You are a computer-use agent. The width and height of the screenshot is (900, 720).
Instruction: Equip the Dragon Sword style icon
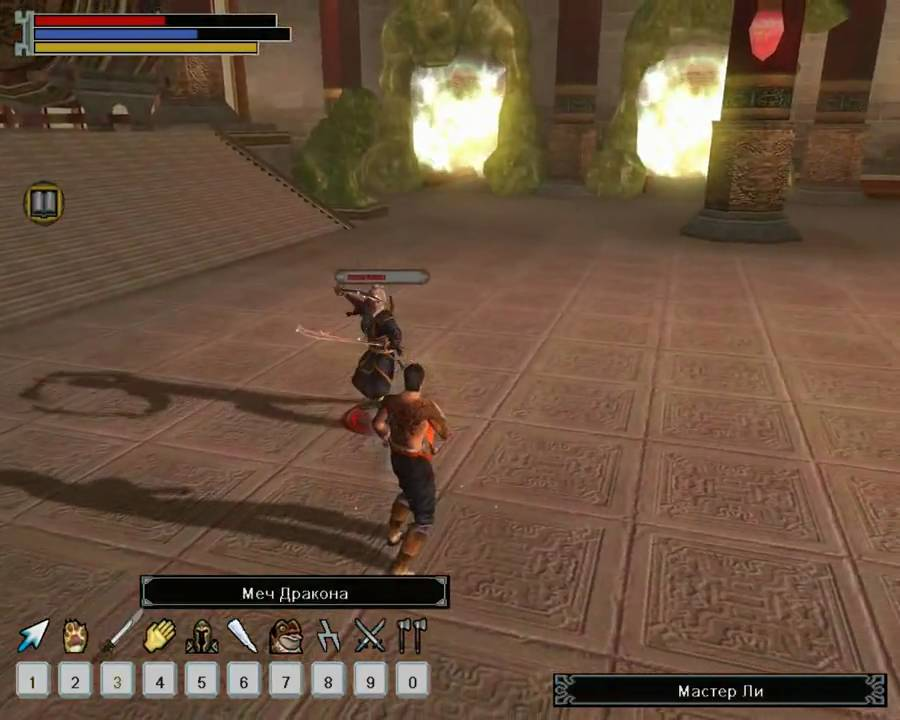click(118, 635)
